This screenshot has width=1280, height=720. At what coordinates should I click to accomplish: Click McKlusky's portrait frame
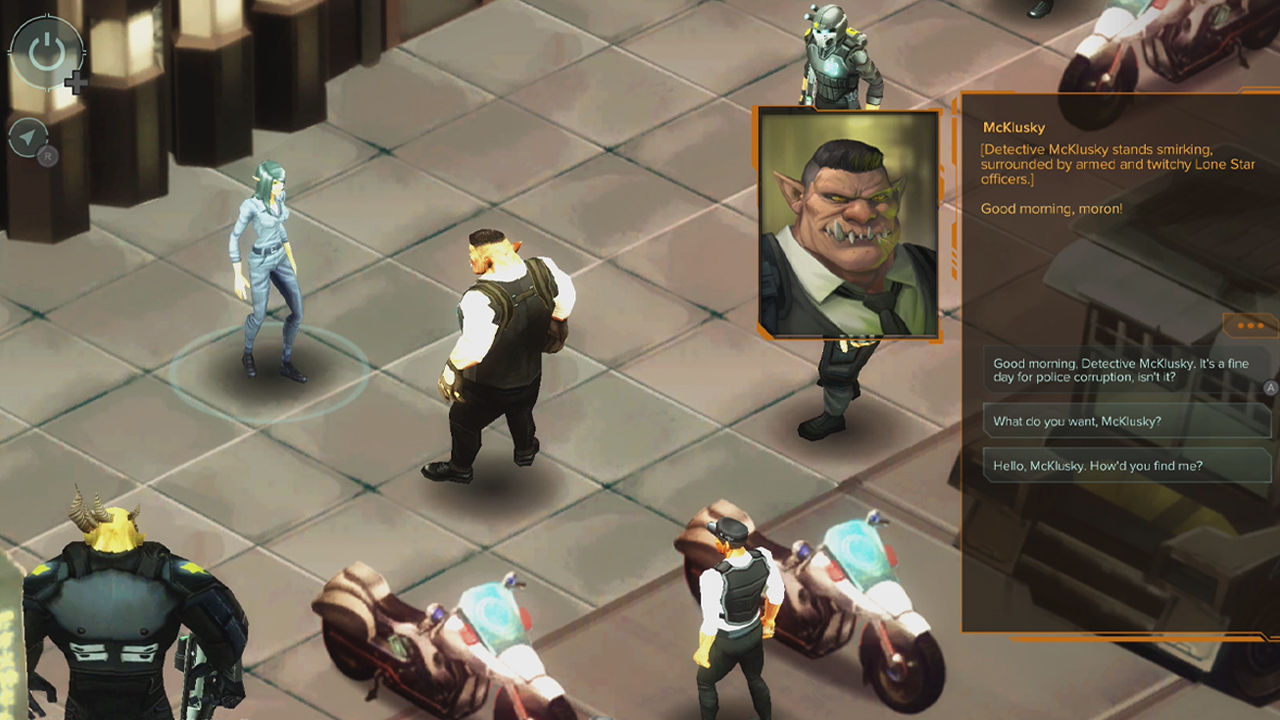pyautogui.click(x=849, y=222)
